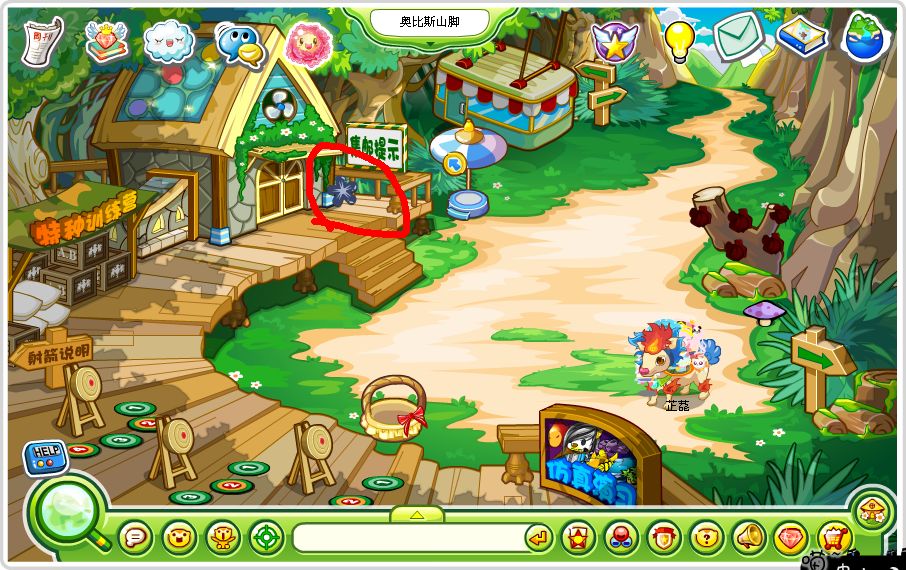Screen dimensions: 906x570
Task: Click the yellow enter arrow send button
Action: (x=539, y=538)
